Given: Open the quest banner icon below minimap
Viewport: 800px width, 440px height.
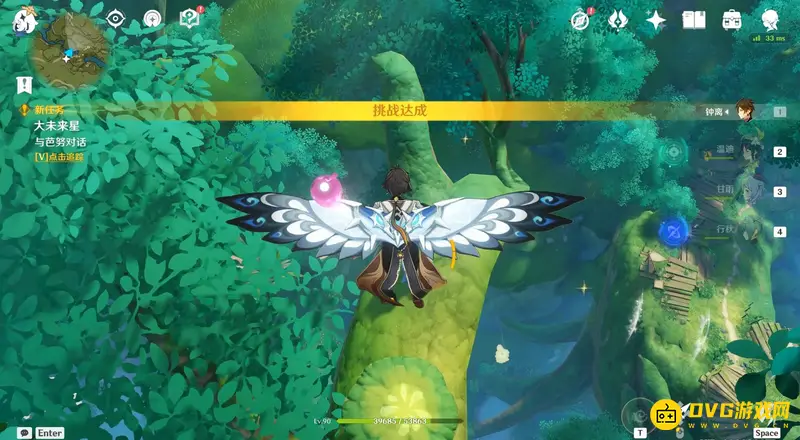Looking at the screenshot, I should 24,86.
